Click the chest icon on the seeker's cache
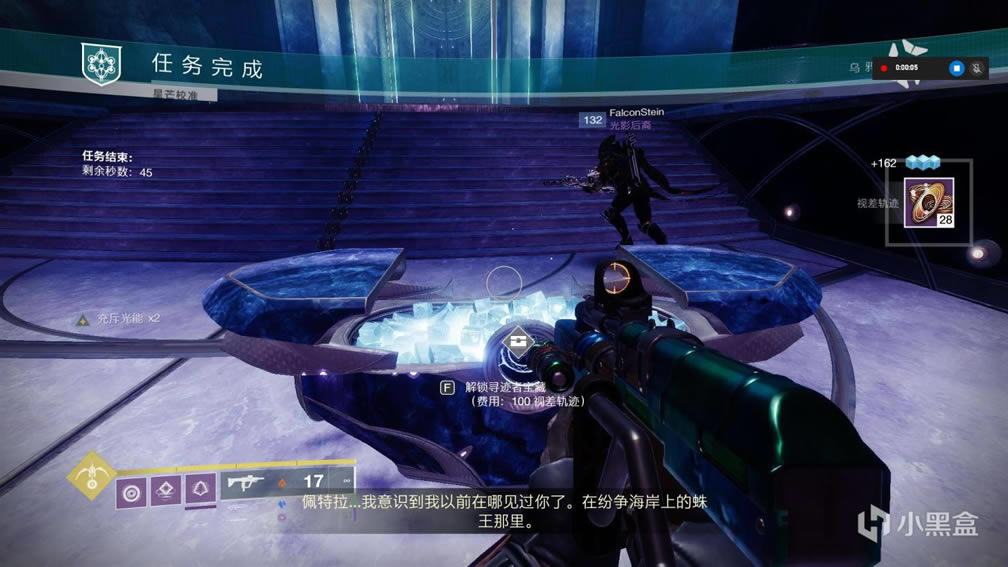This screenshot has height=567, width=1008. click(518, 342)
